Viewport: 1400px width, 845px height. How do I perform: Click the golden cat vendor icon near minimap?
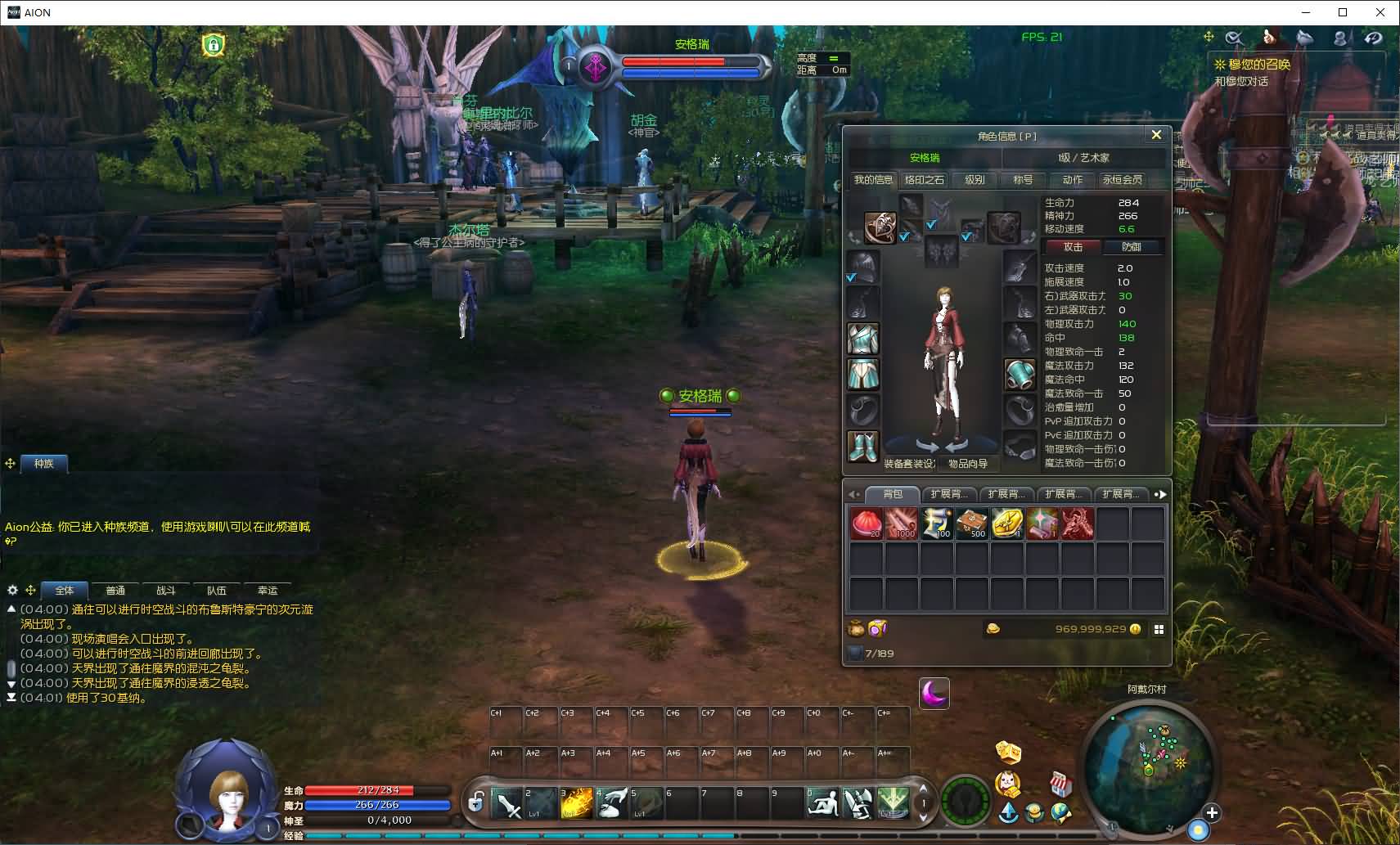pos(1007,784)
